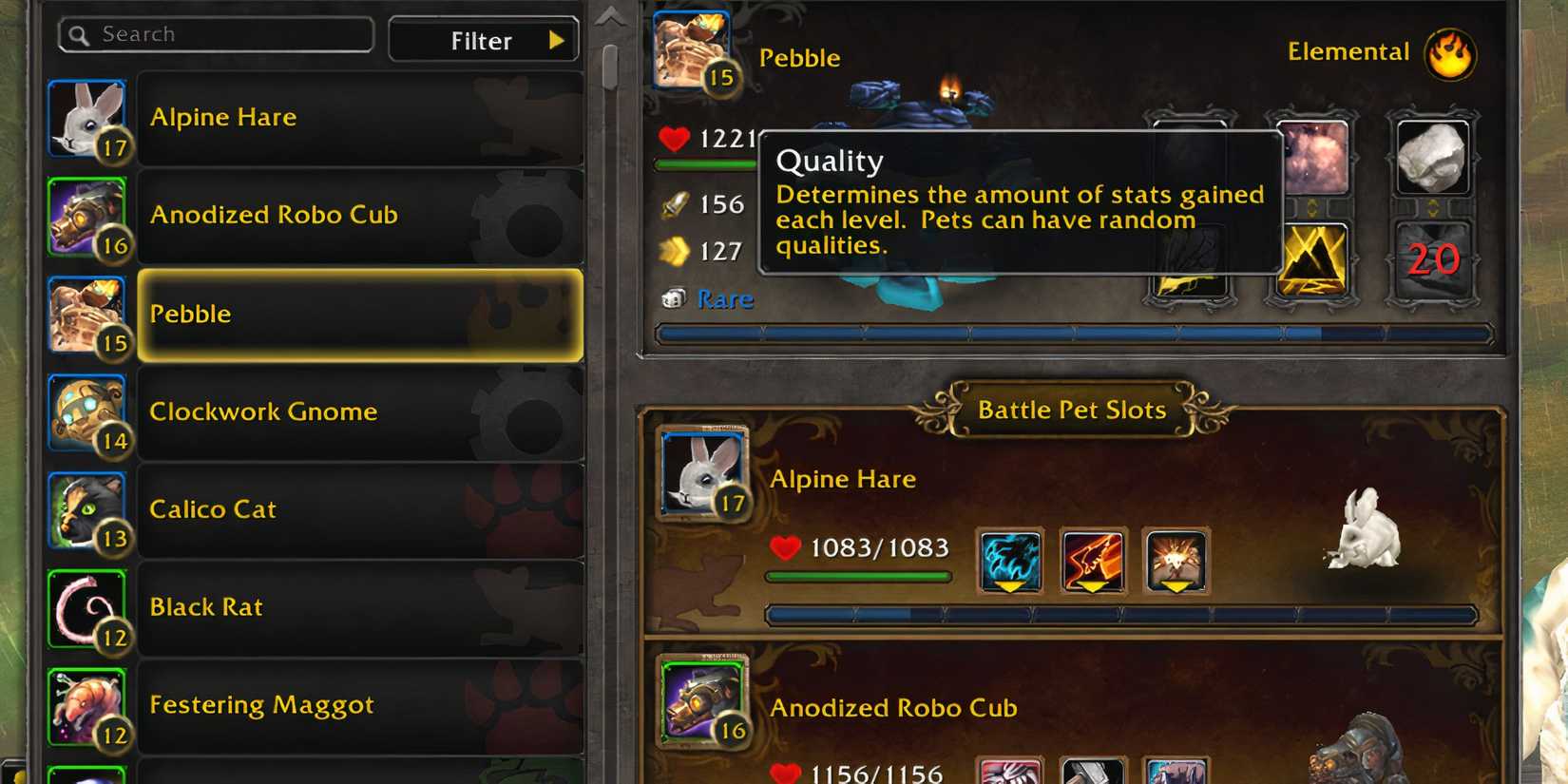
Task: Click the Elemental type flame icon
Action: click(x=1447, y=54)
